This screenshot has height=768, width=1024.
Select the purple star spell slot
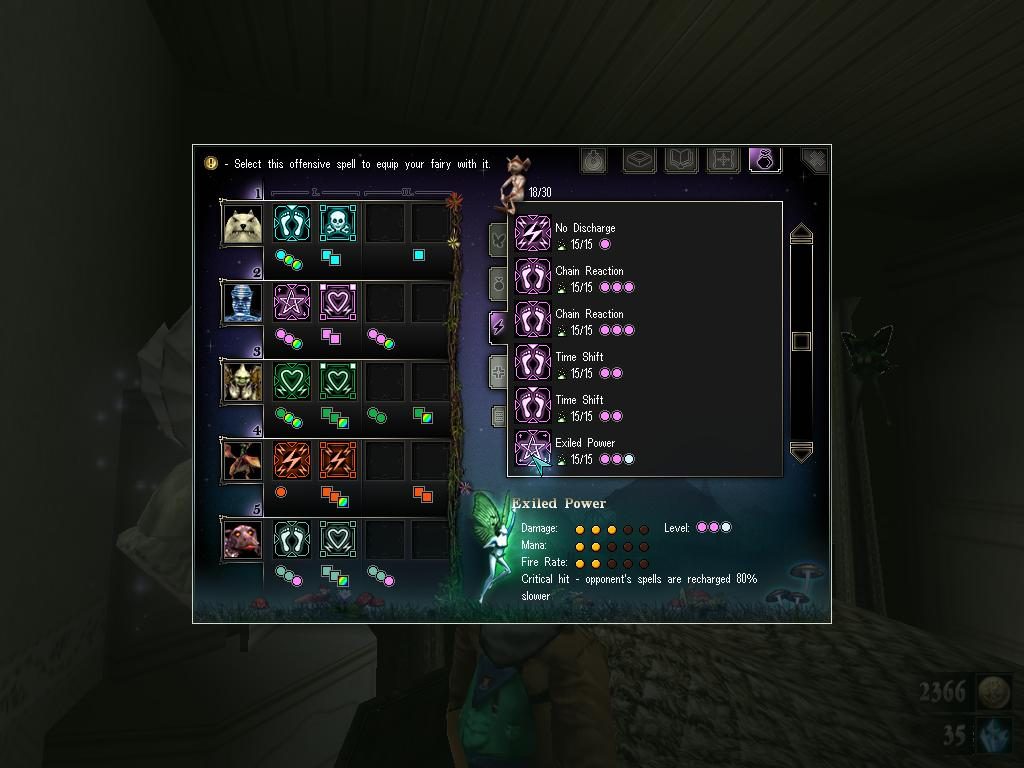point(292,301)
